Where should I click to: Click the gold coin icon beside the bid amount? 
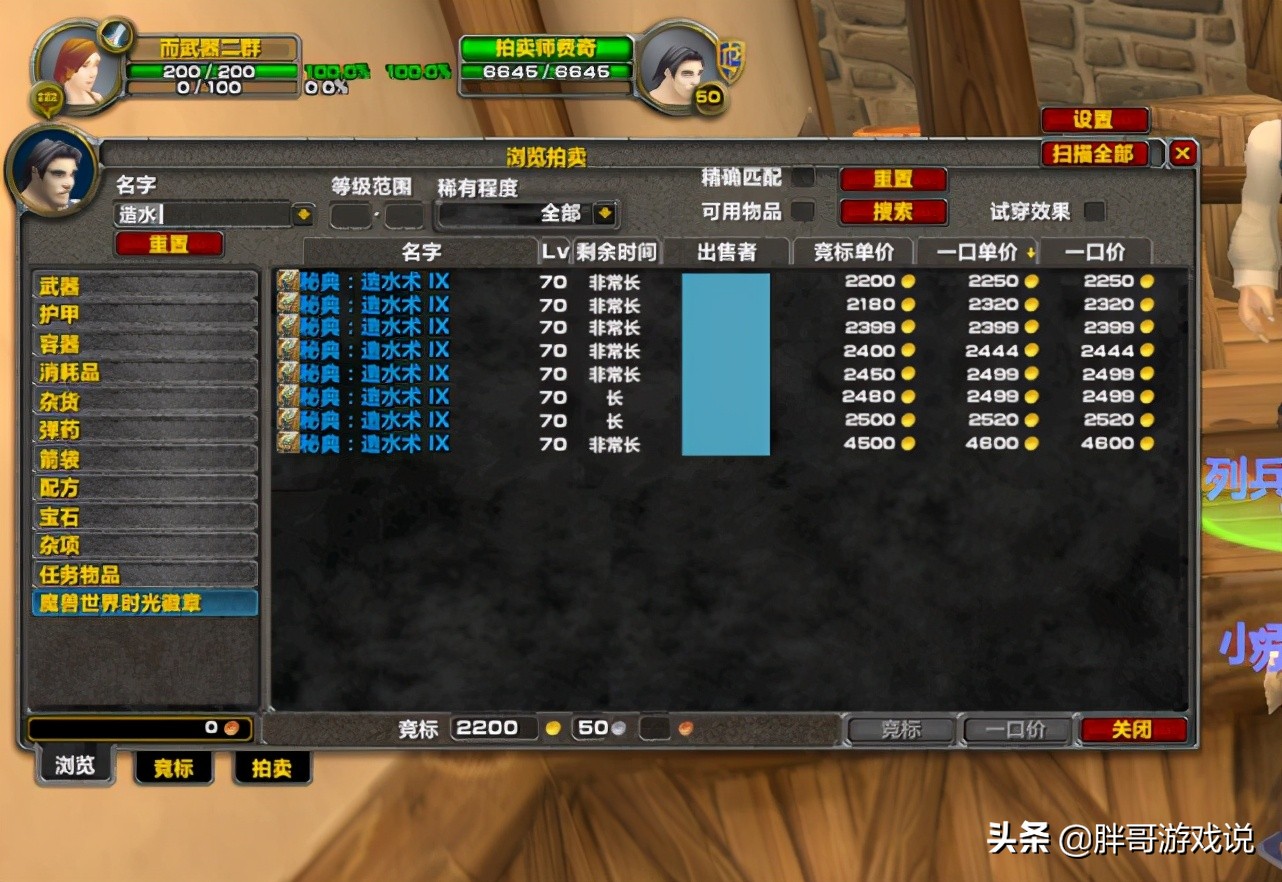[552, 729]
